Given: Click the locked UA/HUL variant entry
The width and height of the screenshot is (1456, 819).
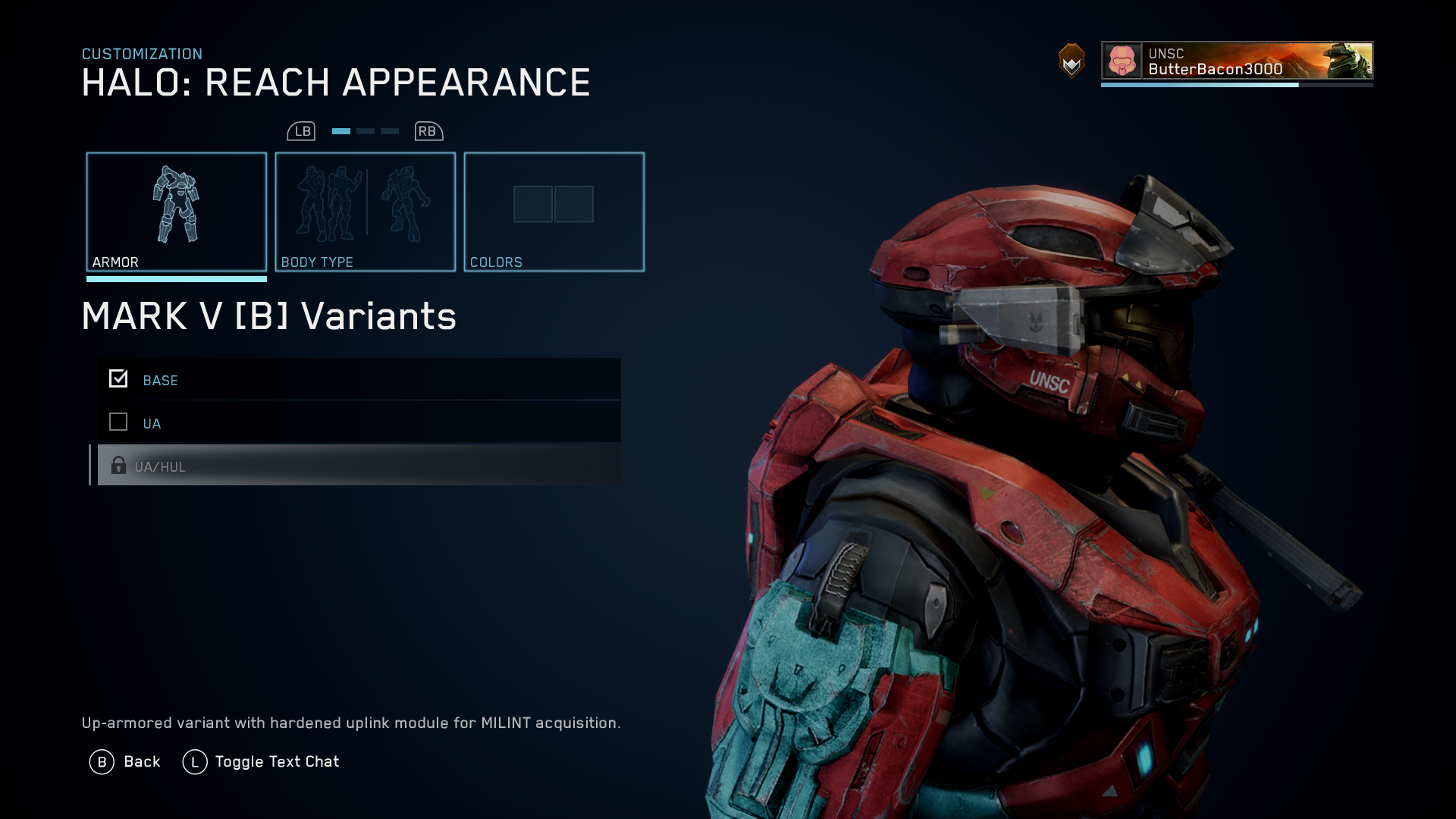Looking at the screenshot, I should [356, 466].
